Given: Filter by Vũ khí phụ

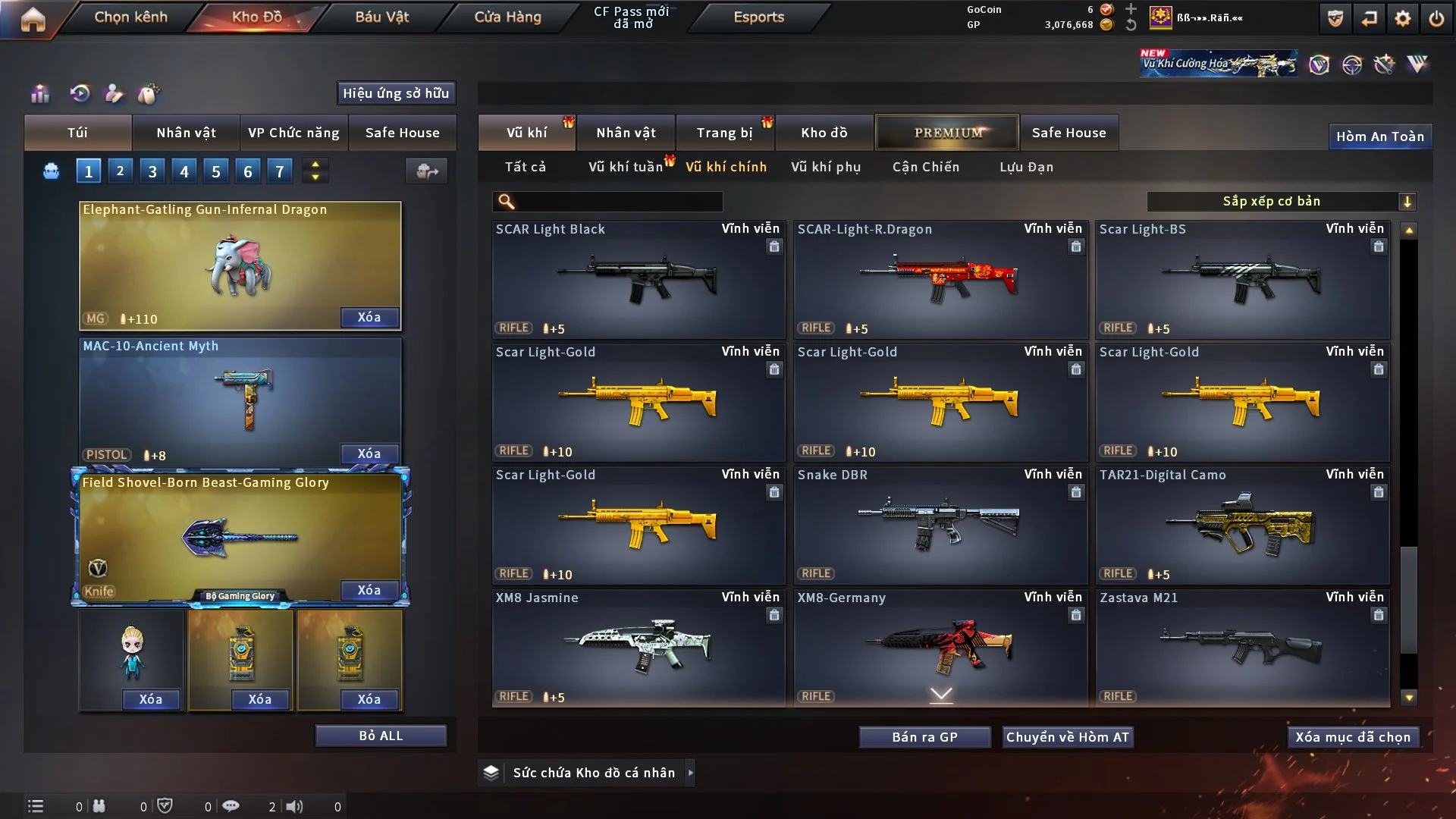Looking at the screenshot, I should (825, 167).
